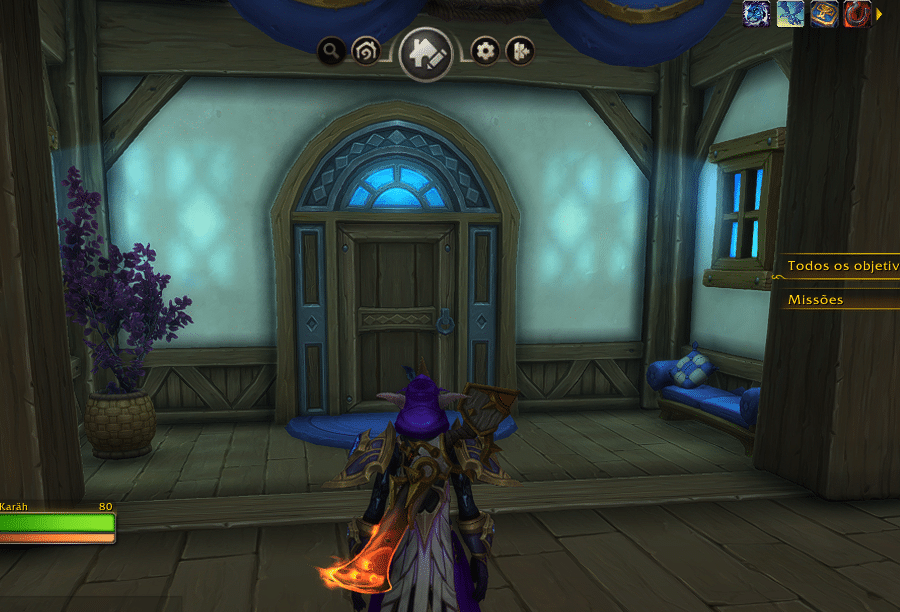Image resolution: width=900 pixels, height=612 pixels.
Task: Open the magnifying glass search button
Action: point(333,50)
